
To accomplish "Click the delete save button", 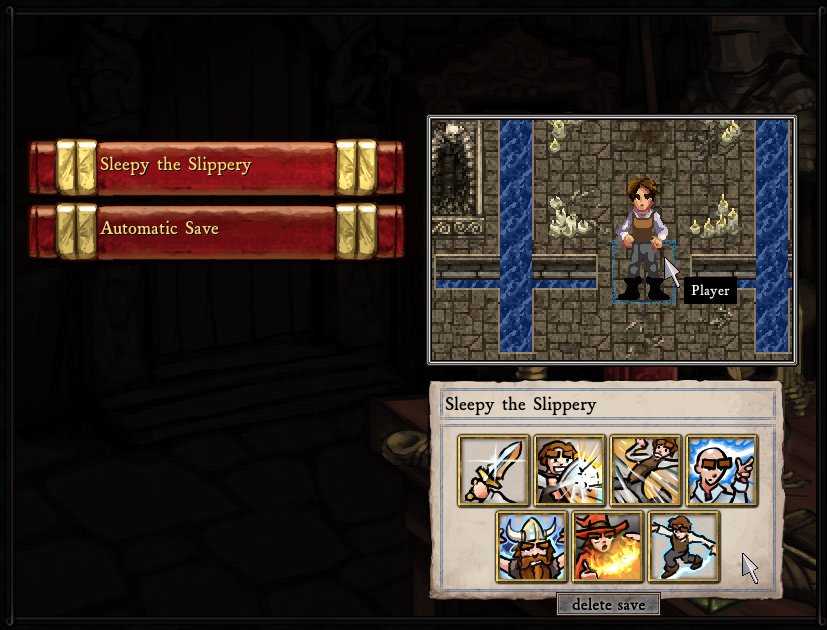I will pos(608,604).
